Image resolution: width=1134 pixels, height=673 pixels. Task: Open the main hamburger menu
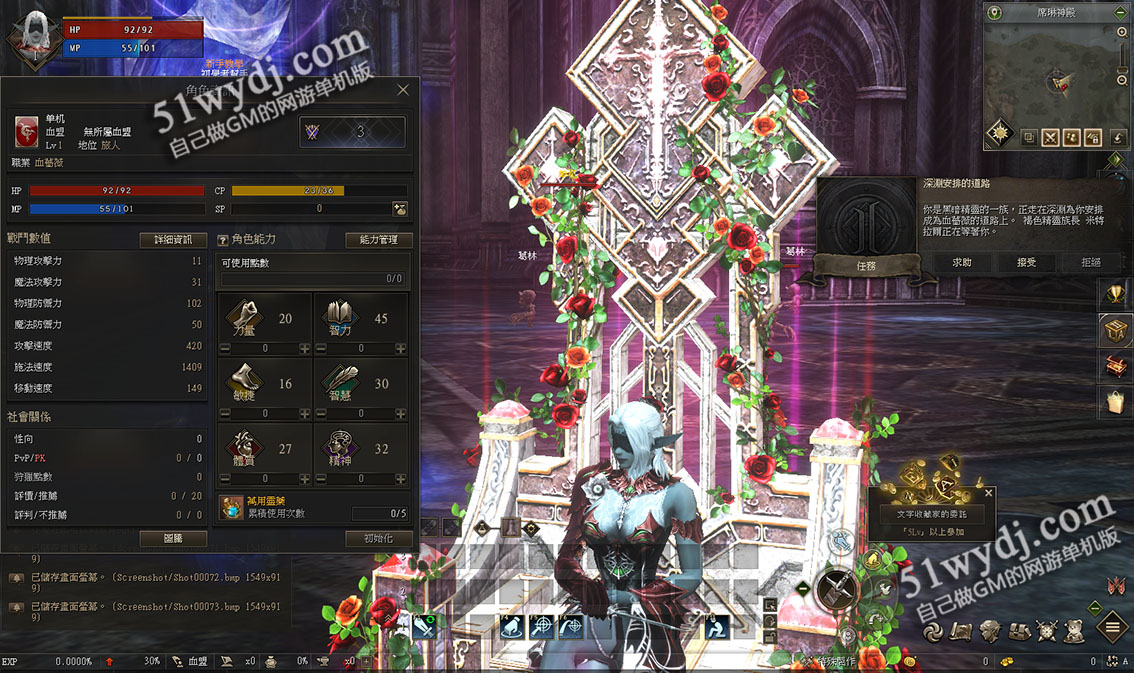coord(1113,628)
